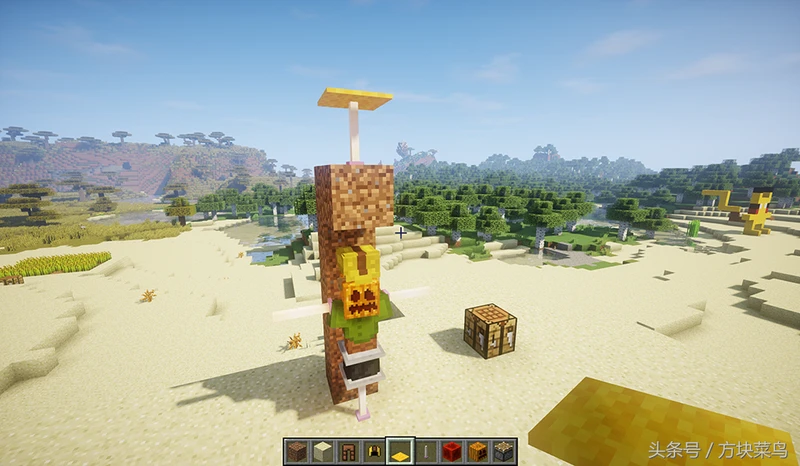Pick the golden chestplate hotbar slot
Image resolution: width=800 pixels, height=466 pixels.
pyautogui.click(x=373, y=451)
